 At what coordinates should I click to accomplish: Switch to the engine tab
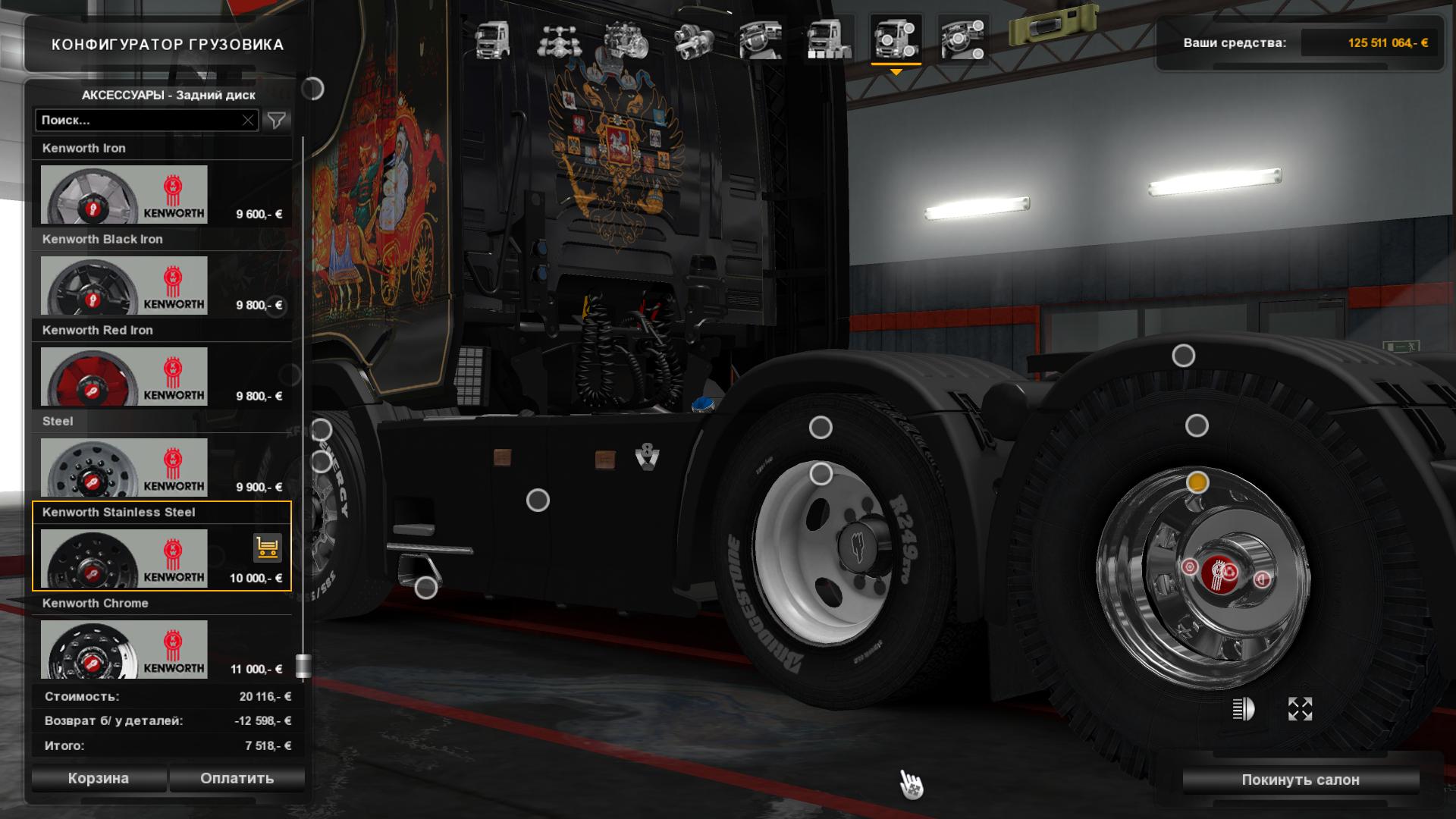pos(626,39)
